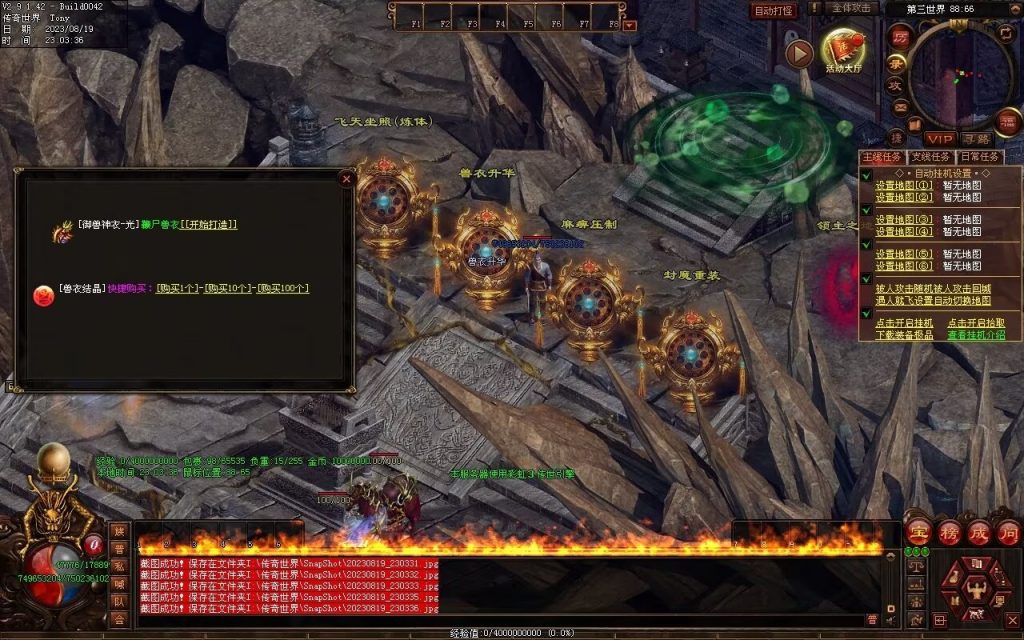Toggle the 自动打怪 auto-fight button
The width and height of the screenshot is (1024, 640).
pos(773,11)
